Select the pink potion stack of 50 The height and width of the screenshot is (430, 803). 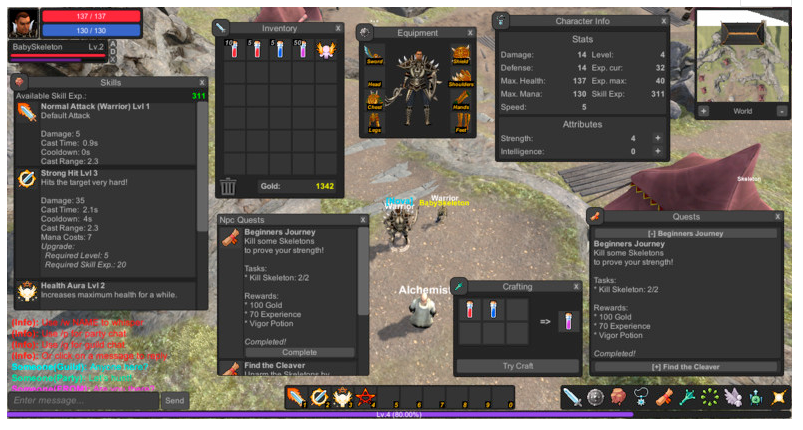[303, 50]
